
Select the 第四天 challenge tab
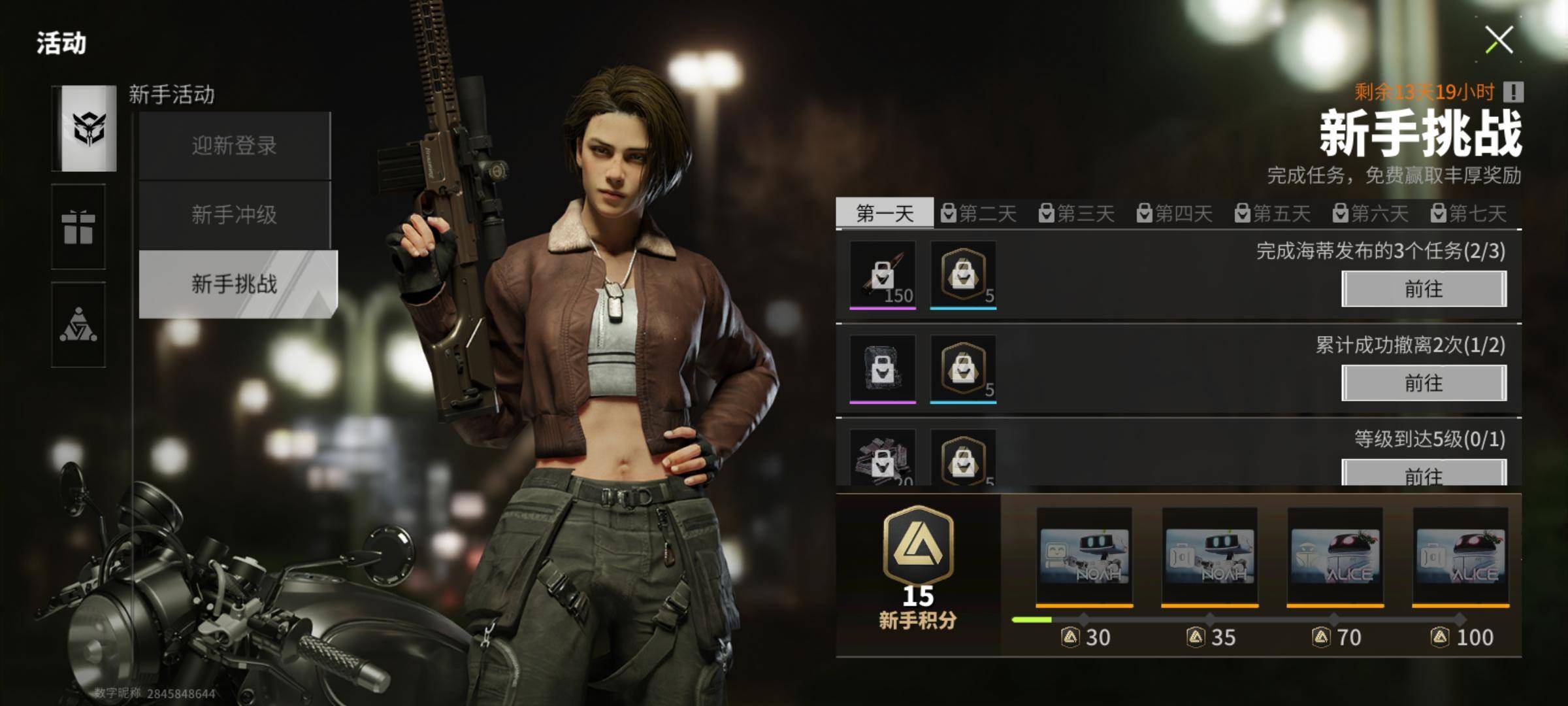point(1175,213)
